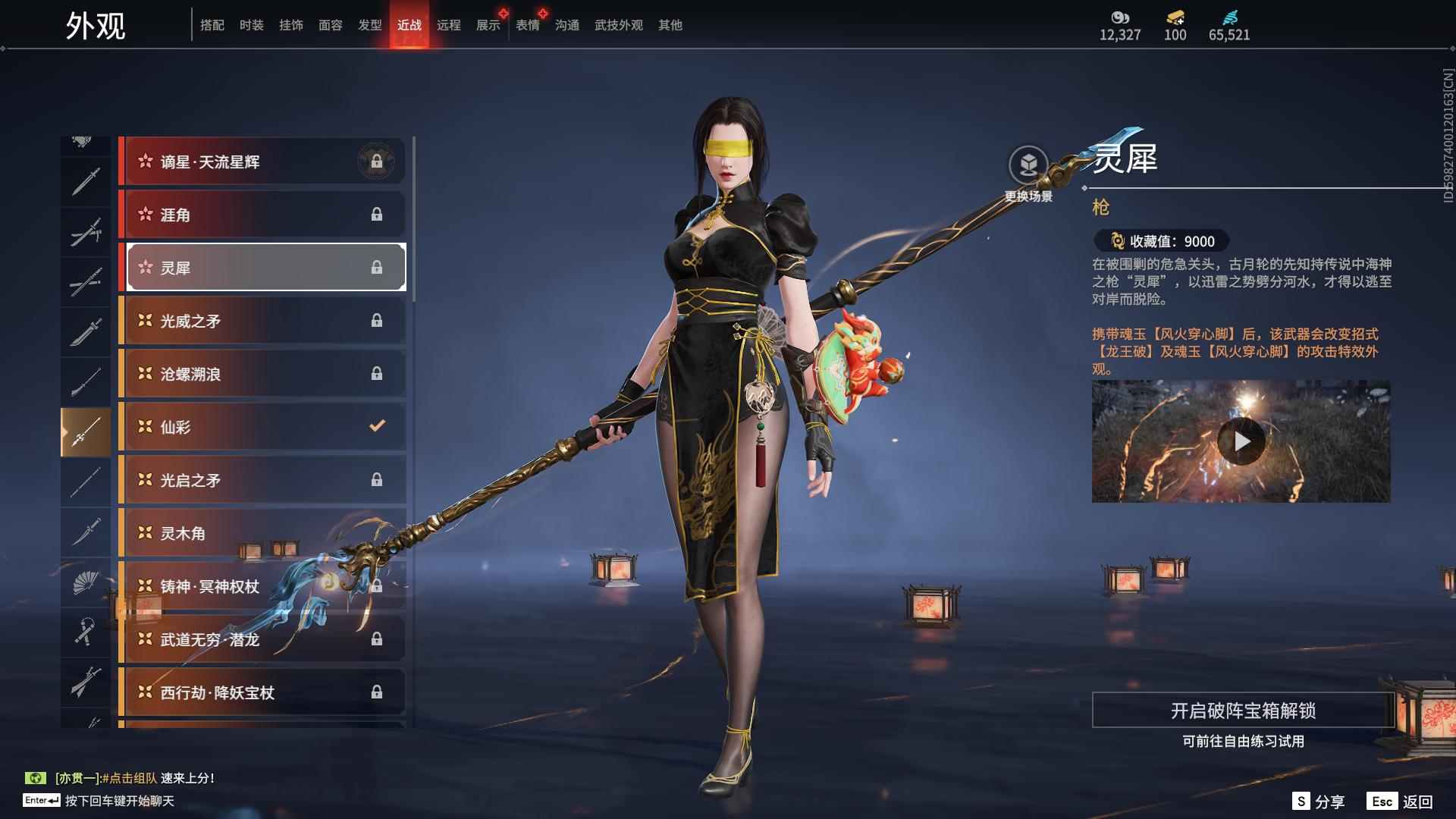Open the 分享 share option
The image size is (1456, 819).
click(1318, 802)
